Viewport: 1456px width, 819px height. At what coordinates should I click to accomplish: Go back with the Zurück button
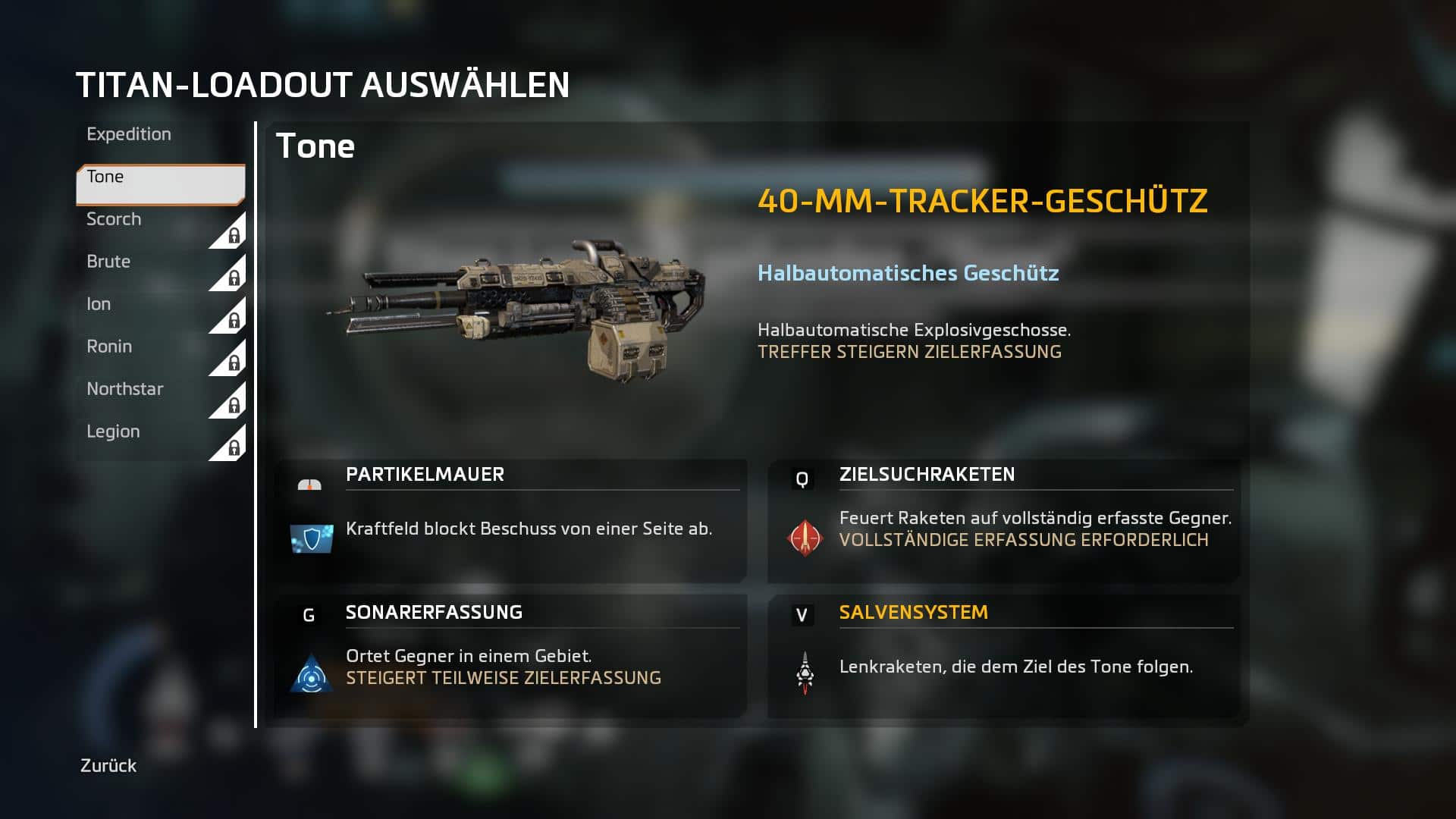point(108,766)
